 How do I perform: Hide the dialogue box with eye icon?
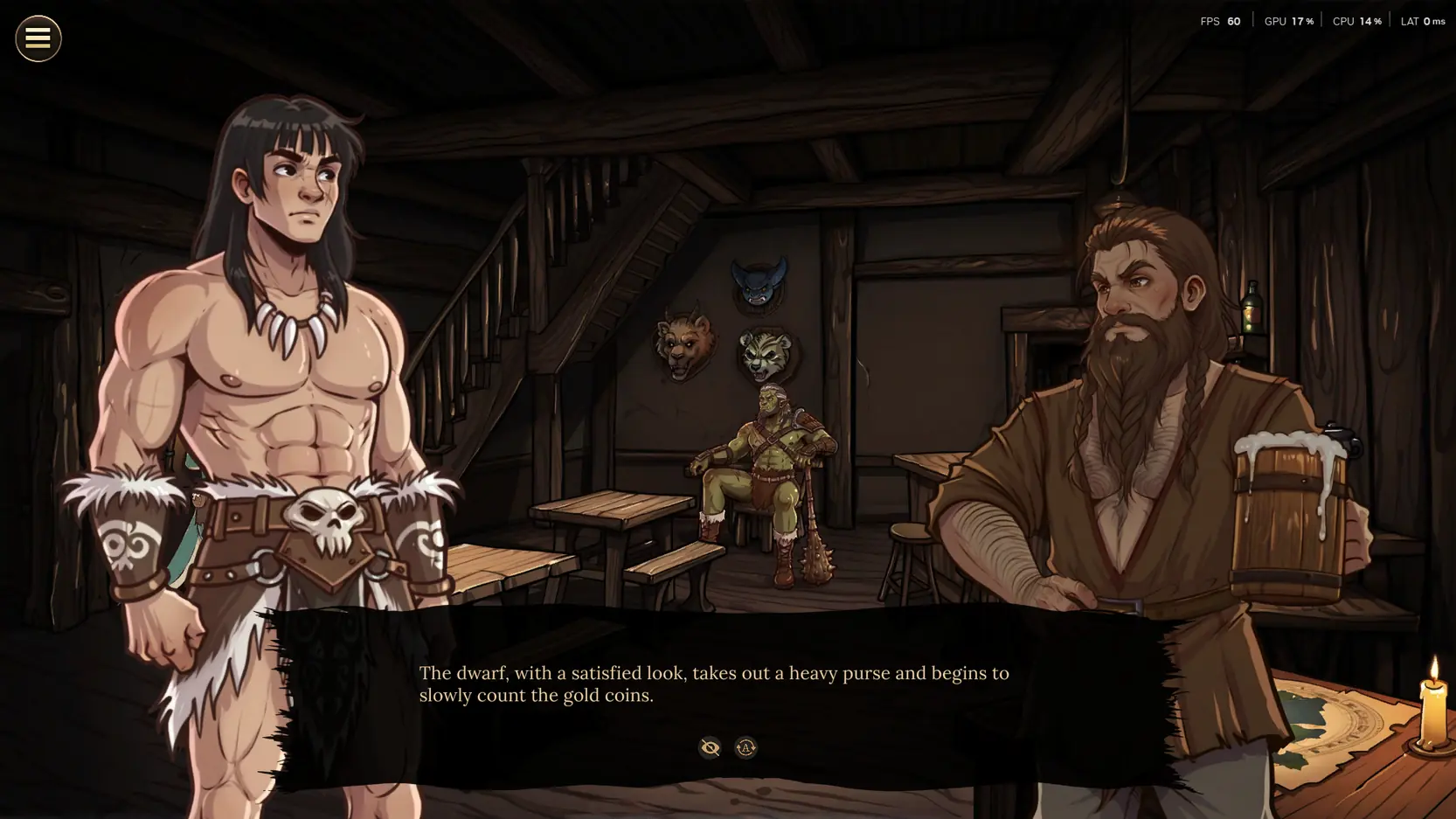(710, 747)
